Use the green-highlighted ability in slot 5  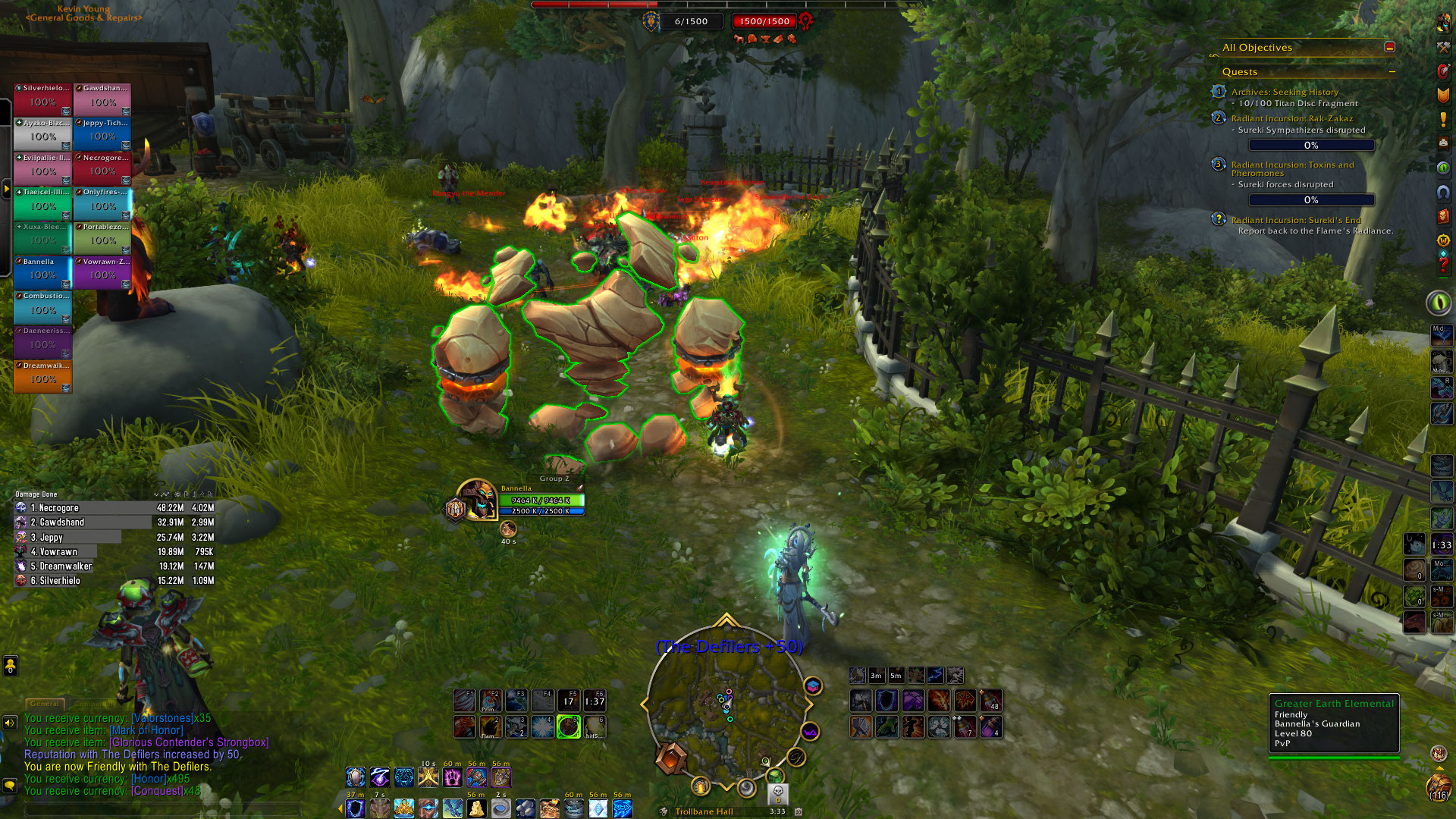tap(569, 726)
